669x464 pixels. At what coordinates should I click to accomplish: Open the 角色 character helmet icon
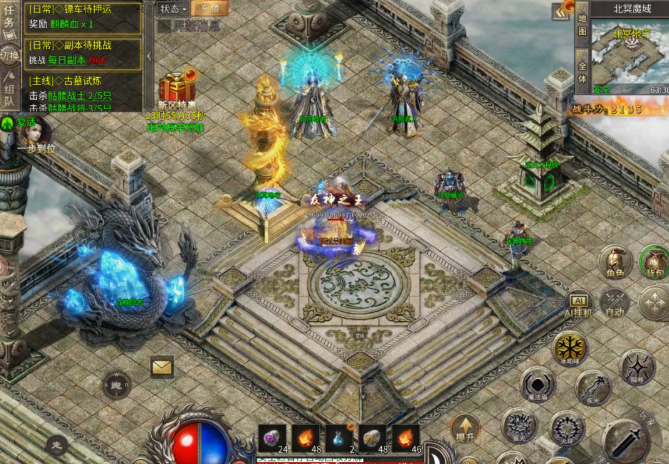click(x=614, y=262)
